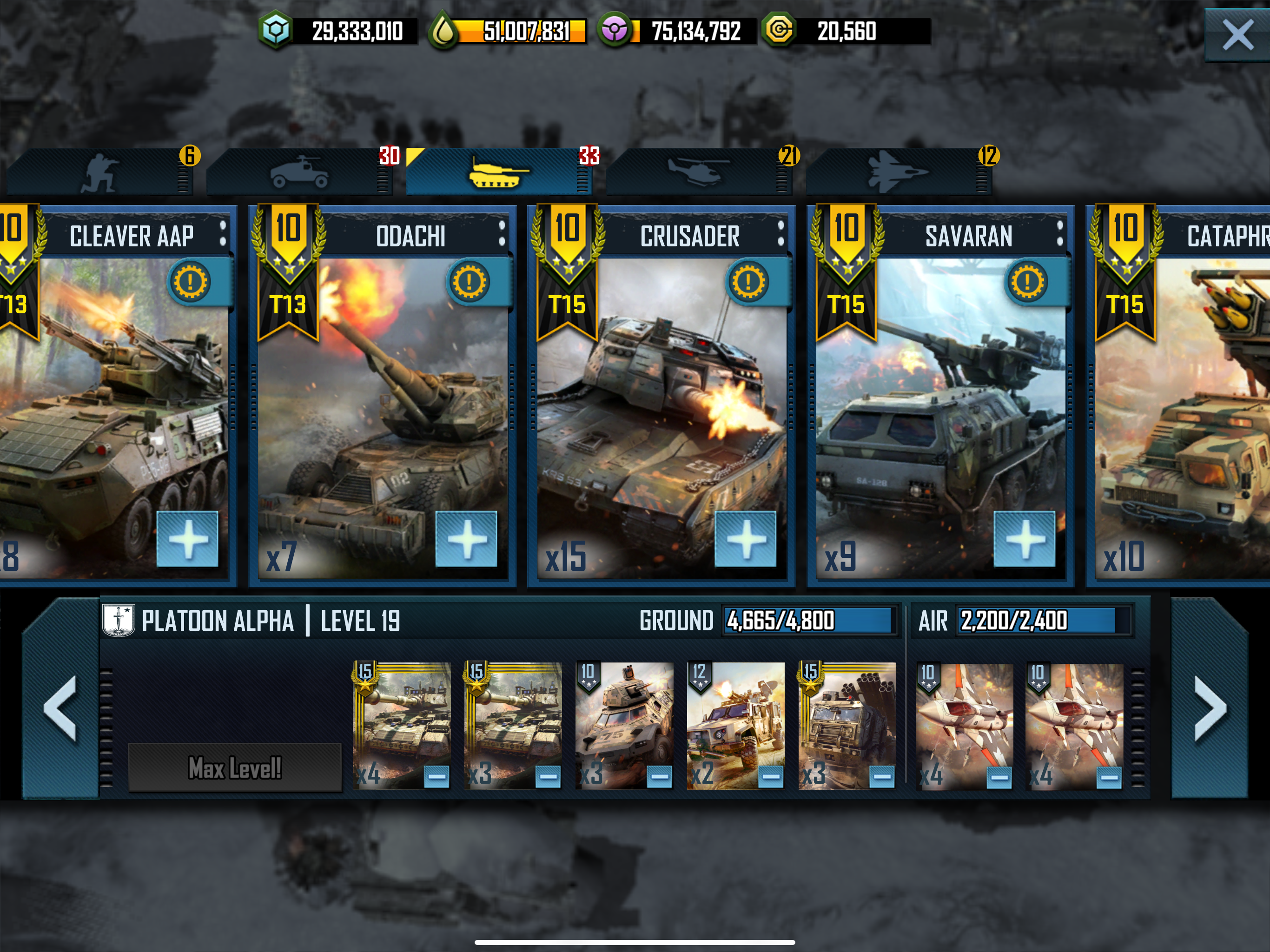Select the yellow tank tab

[497, 172]
